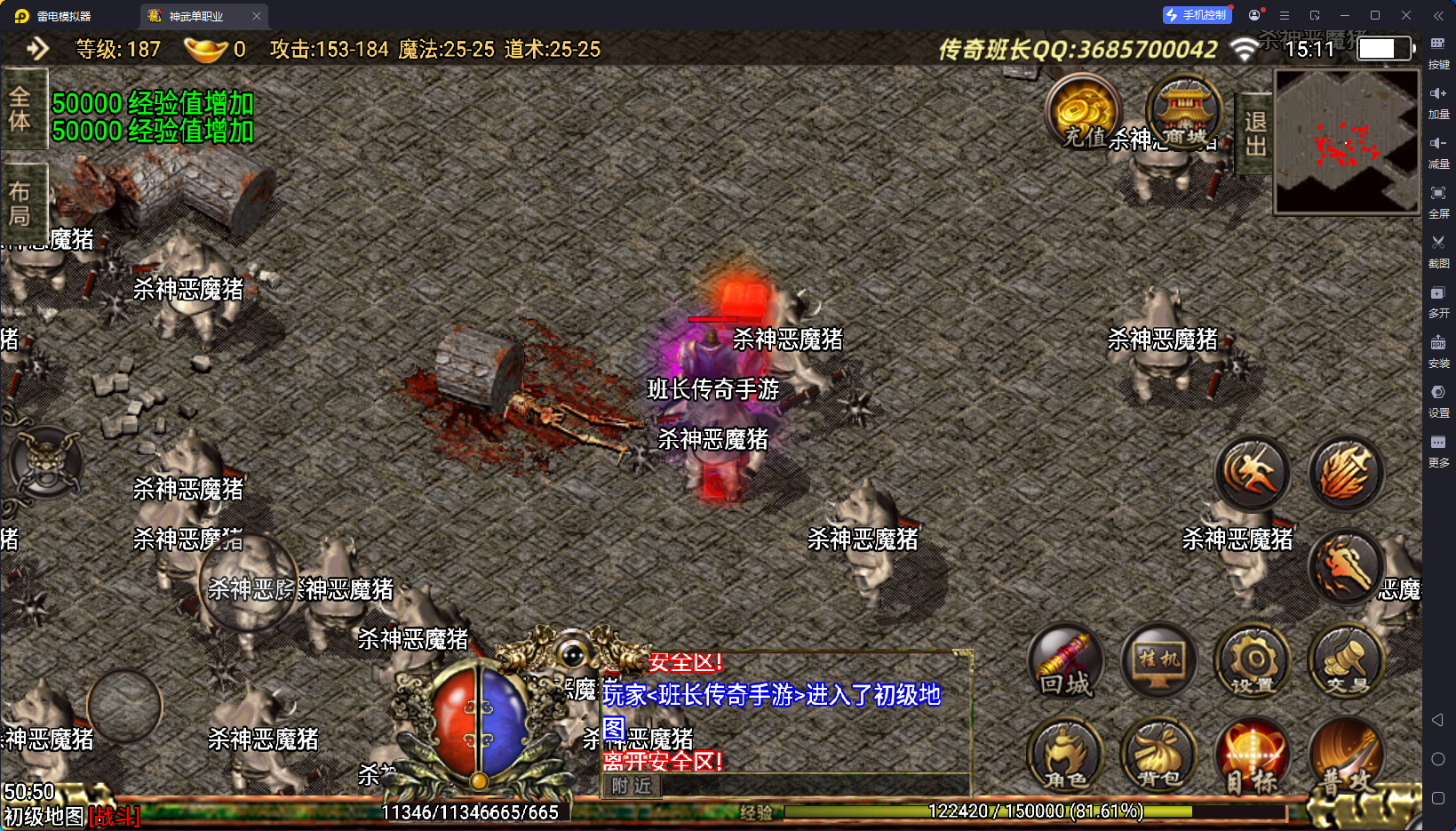Switch chat to the 附近 nearby tab
The image size is (1456, 831).
click(x=632, y=786)
